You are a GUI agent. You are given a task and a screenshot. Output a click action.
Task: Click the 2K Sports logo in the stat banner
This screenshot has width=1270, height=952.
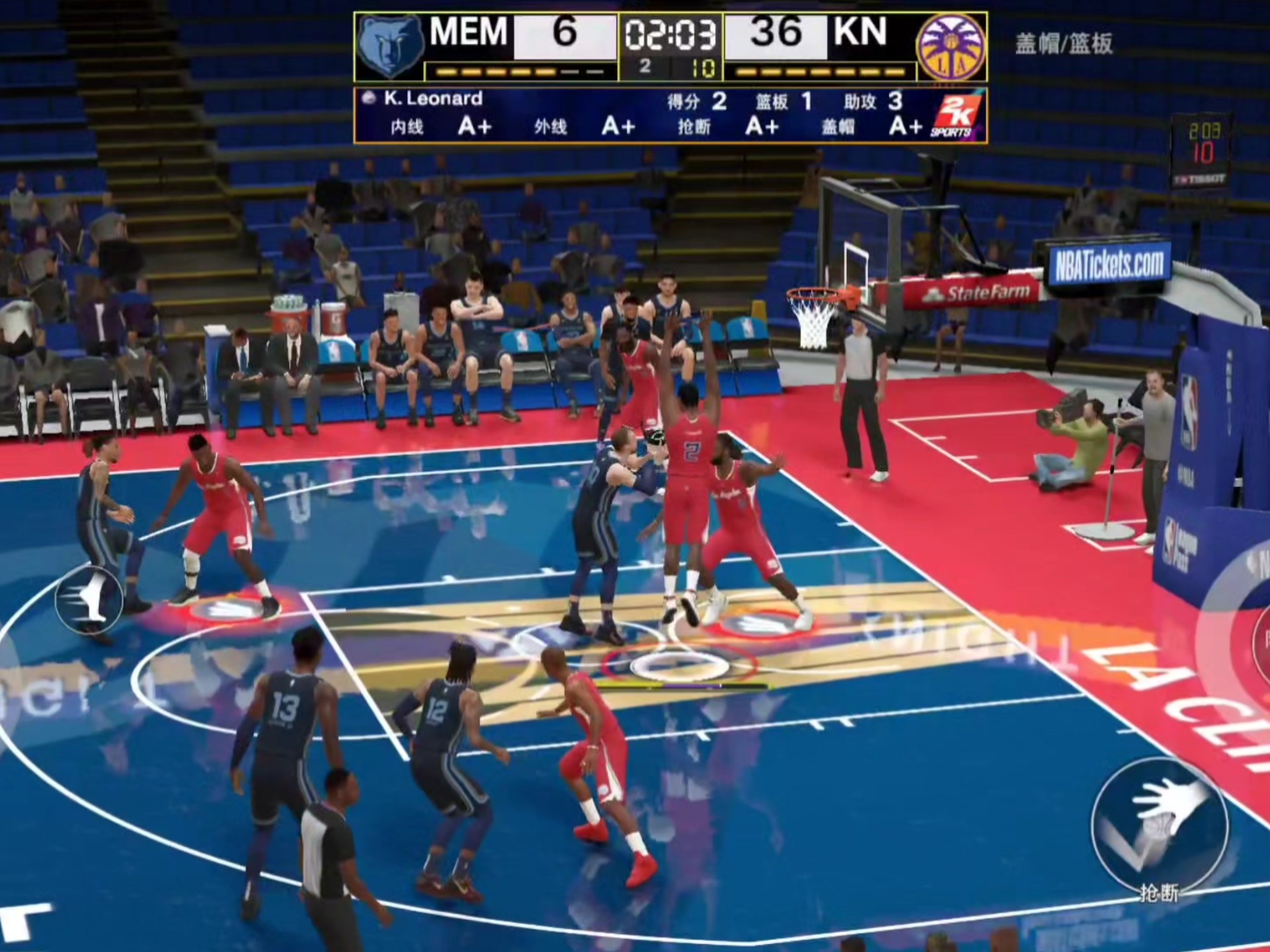[x=956, y=114]
